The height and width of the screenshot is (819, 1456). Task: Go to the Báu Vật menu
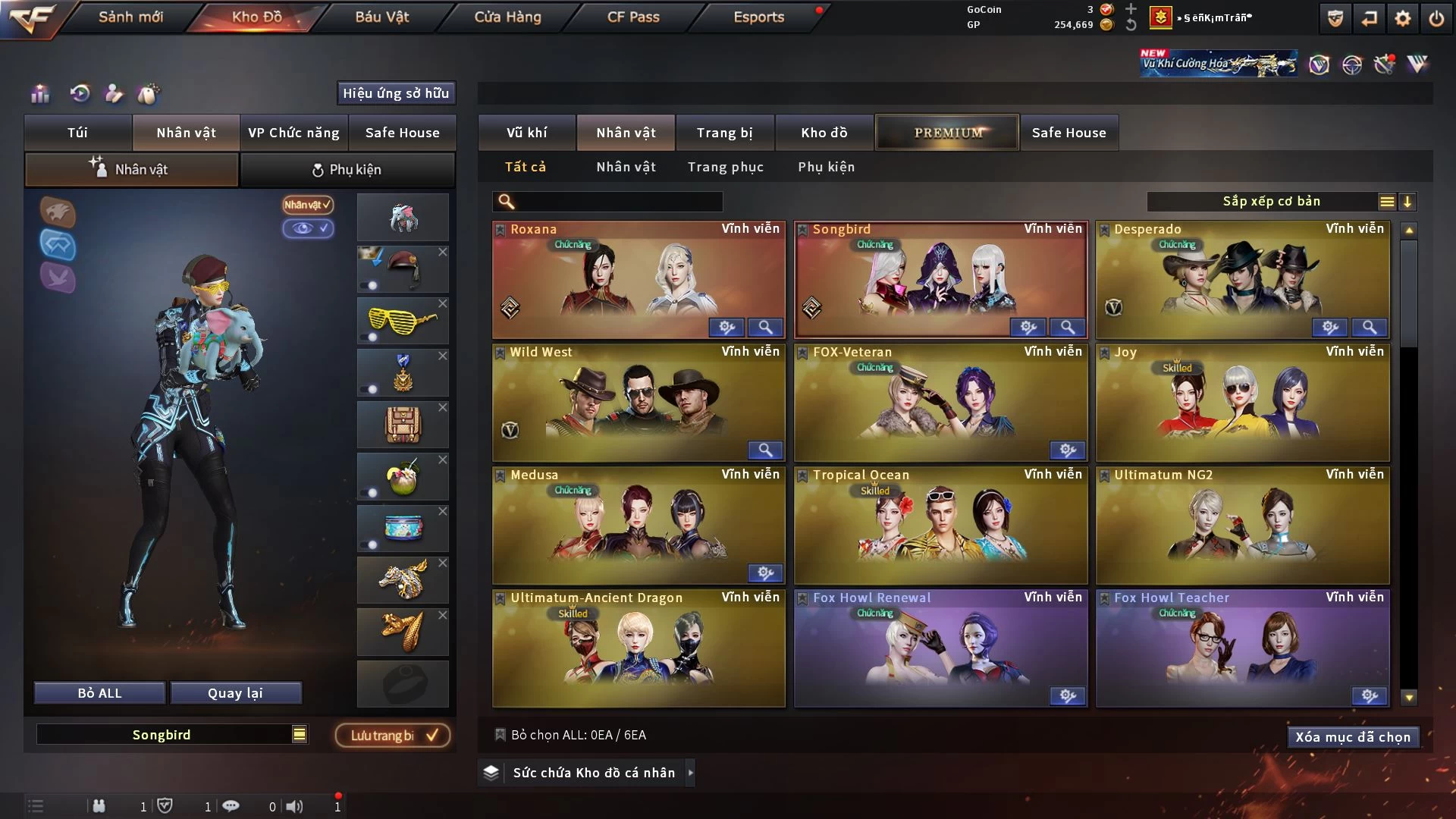(x=381, y=17)
